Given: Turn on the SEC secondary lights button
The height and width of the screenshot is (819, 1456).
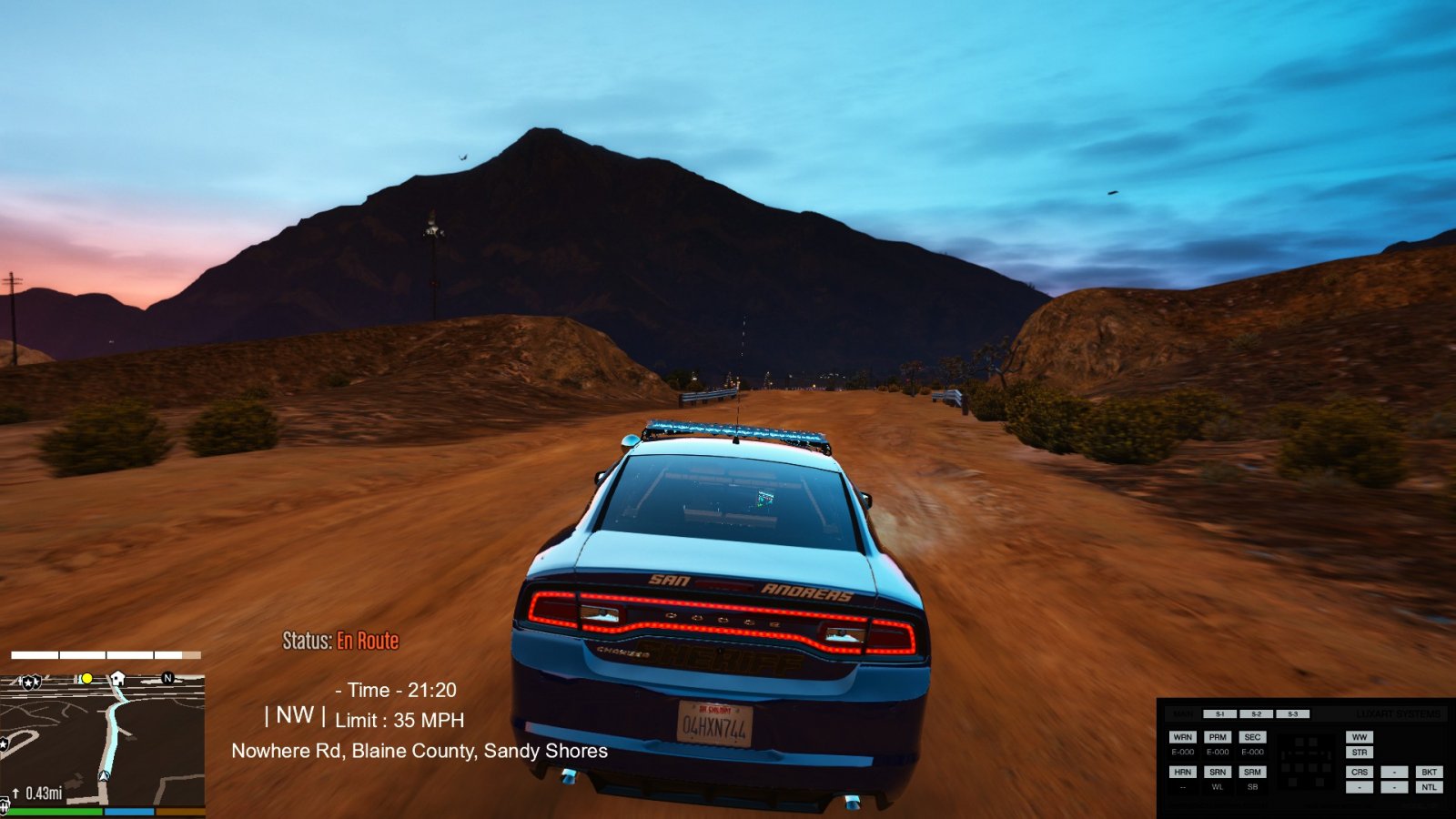Looking at the screenshot, I should [x=1252, y=737].
